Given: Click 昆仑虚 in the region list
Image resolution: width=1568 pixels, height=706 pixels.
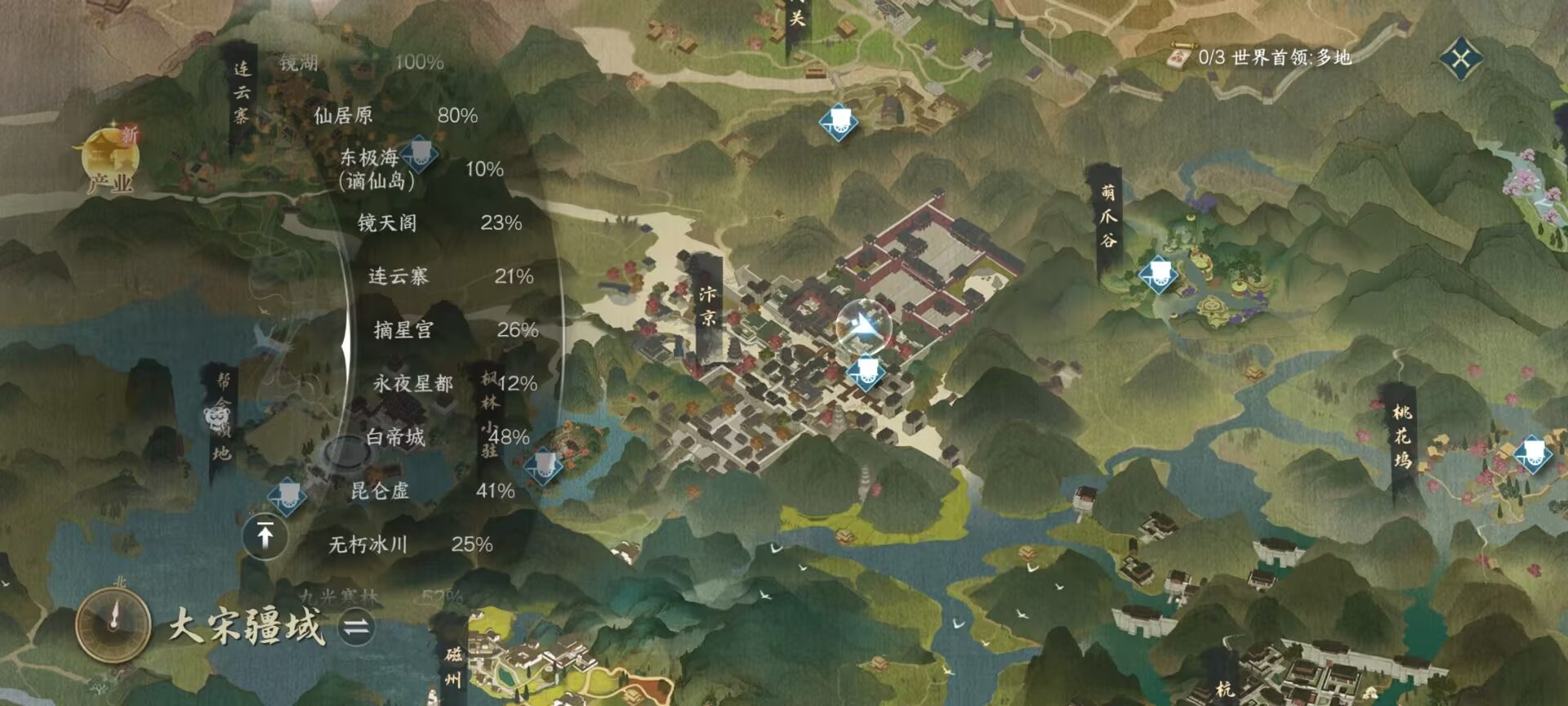Looking at the screenshot, I should (x=381, y=494).
